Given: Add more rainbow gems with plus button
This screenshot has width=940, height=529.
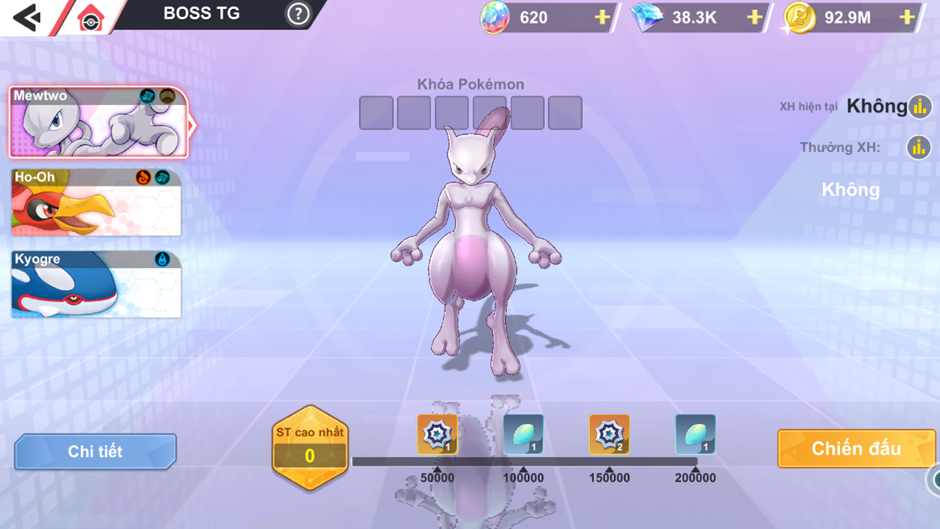Looking at the screenshot, I should (602, 17).
